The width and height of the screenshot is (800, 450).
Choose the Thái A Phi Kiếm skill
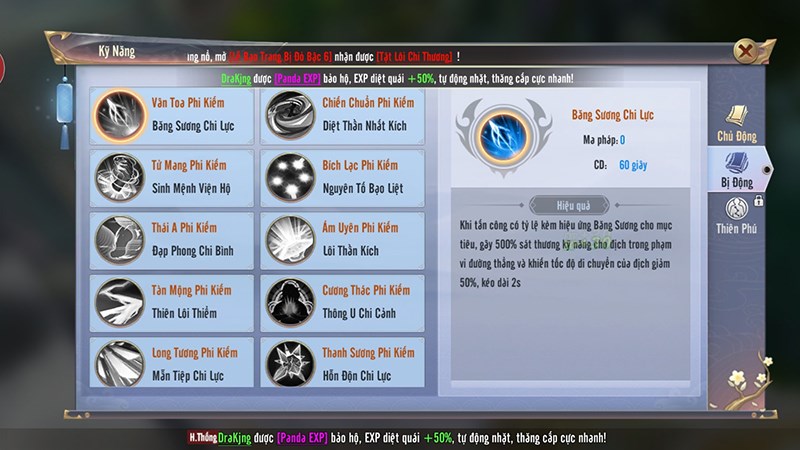tap(169, 238)
